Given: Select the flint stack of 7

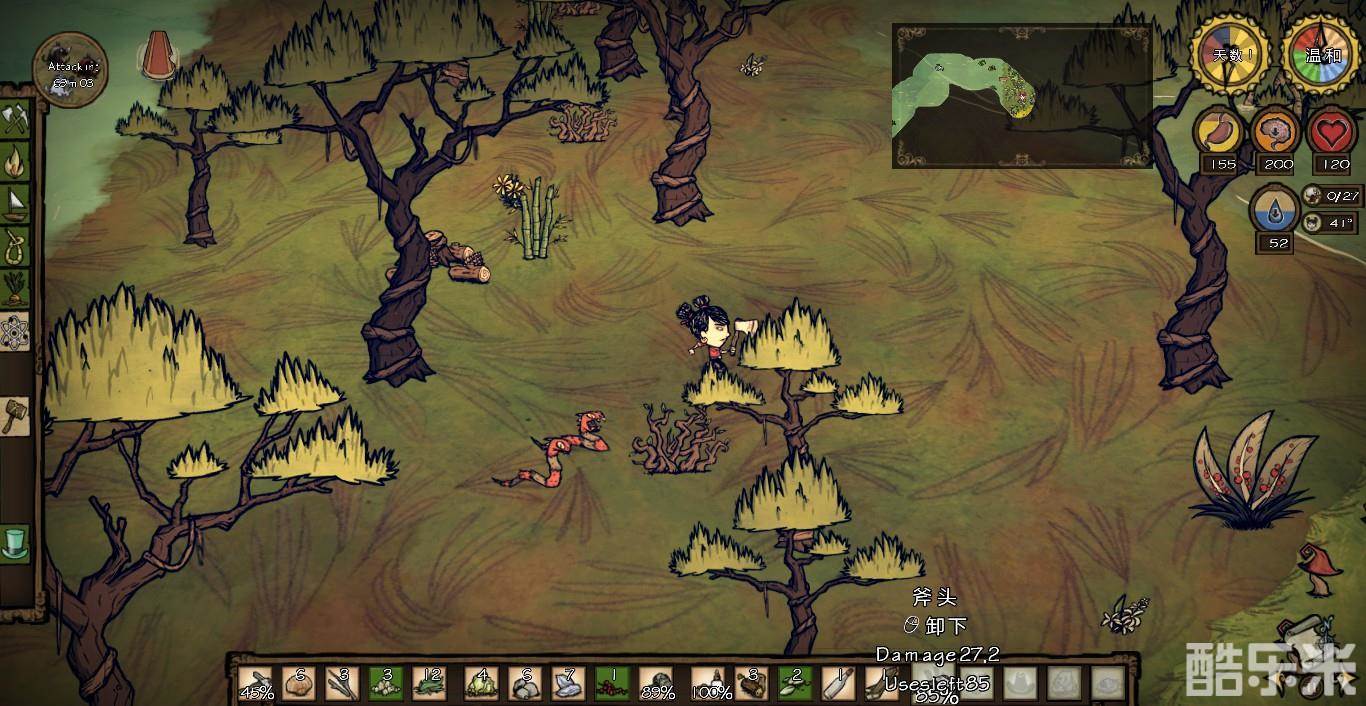Looking at the screenshot, I should click(x=568, y=683).
